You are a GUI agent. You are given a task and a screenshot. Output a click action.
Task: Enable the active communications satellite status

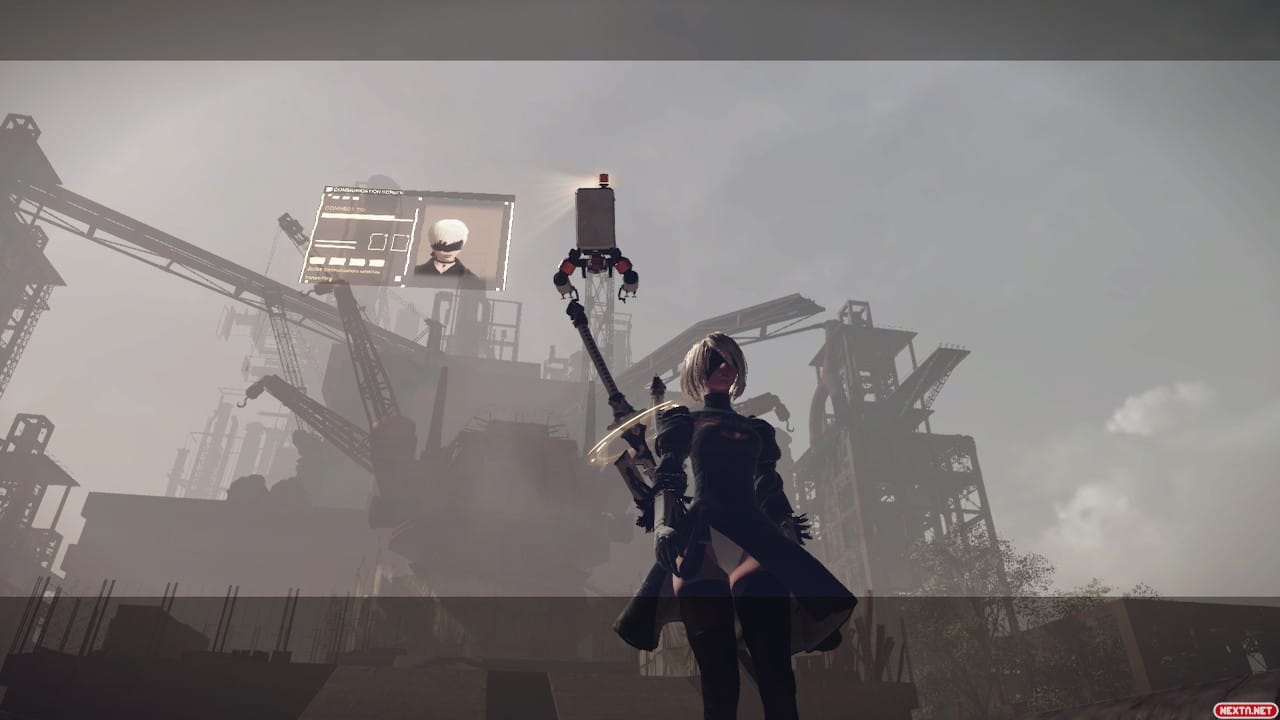coord(344,270)
